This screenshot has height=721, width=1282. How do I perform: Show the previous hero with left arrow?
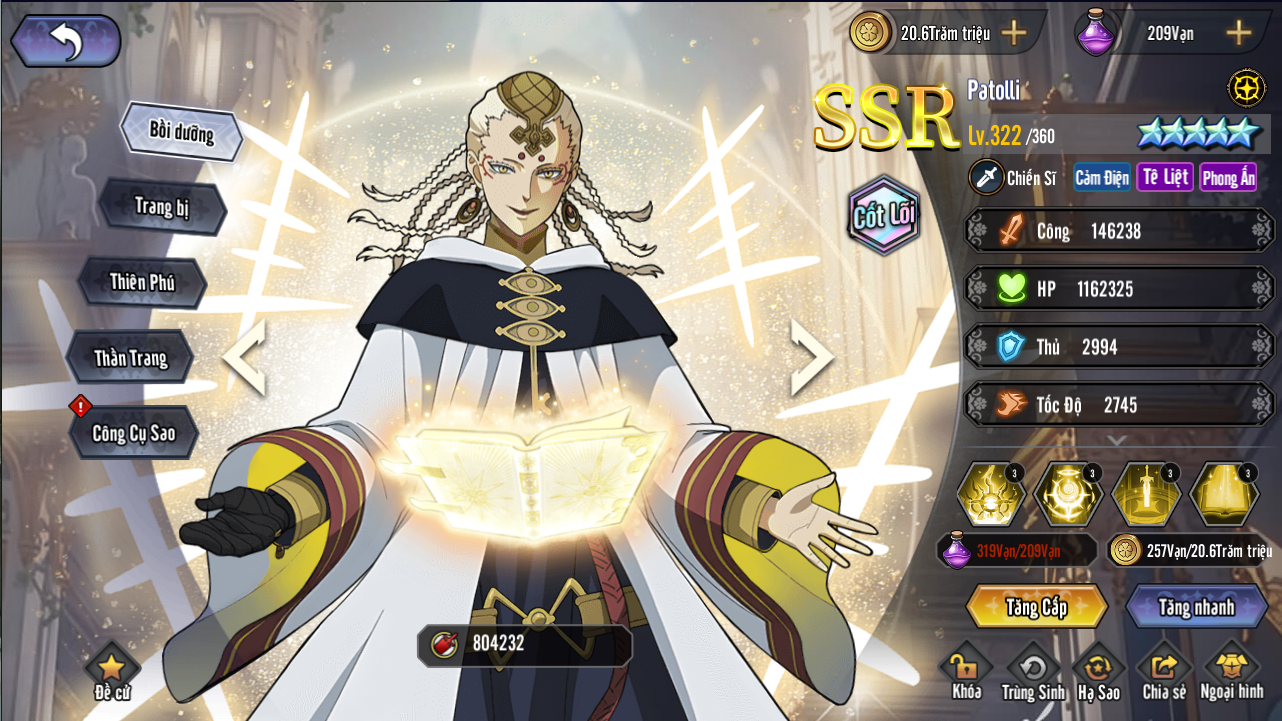coord(244,357)
